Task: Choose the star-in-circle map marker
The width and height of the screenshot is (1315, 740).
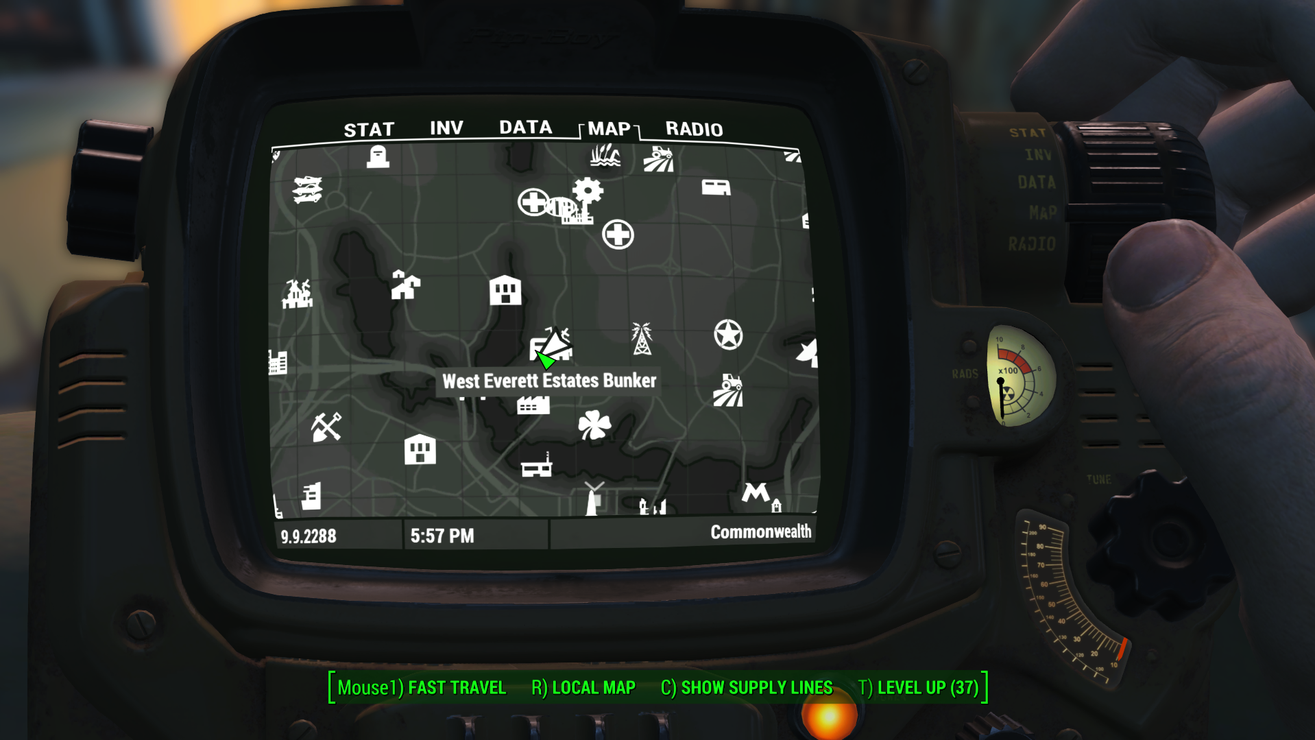Action: (728, 335)
